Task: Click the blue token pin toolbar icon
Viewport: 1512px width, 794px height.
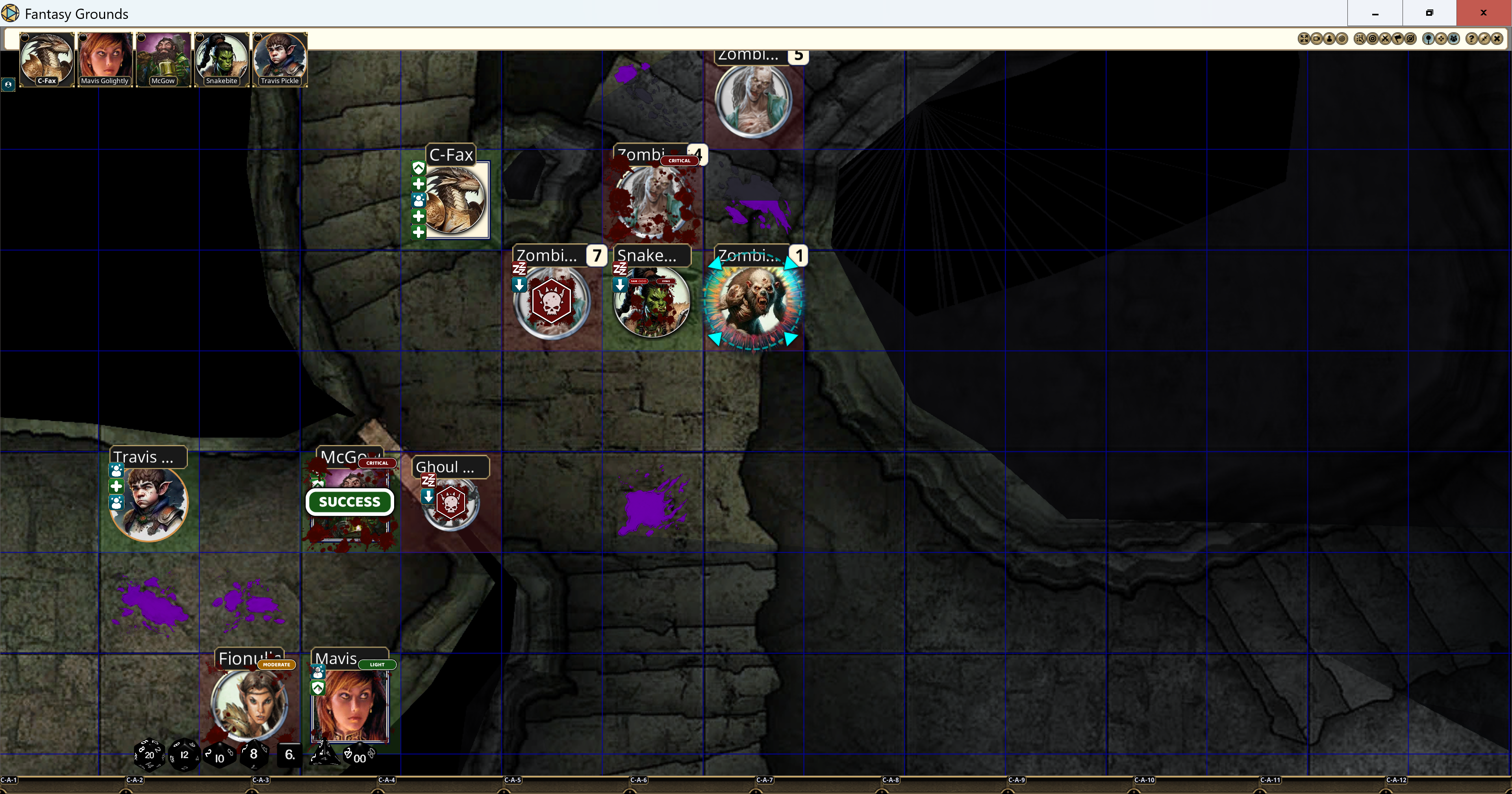Action: click(x=1429, y=38)
